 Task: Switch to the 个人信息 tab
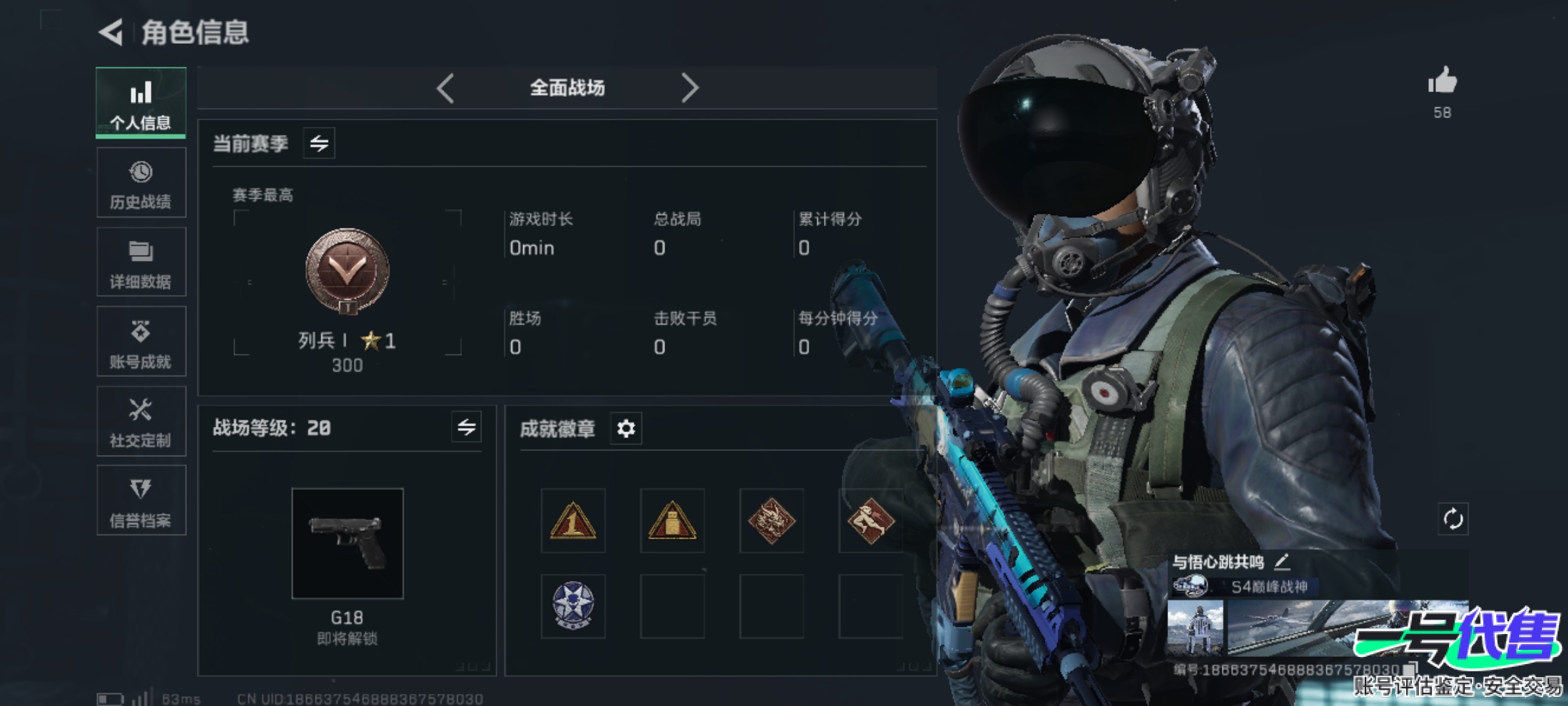click(x=141, y=103)
